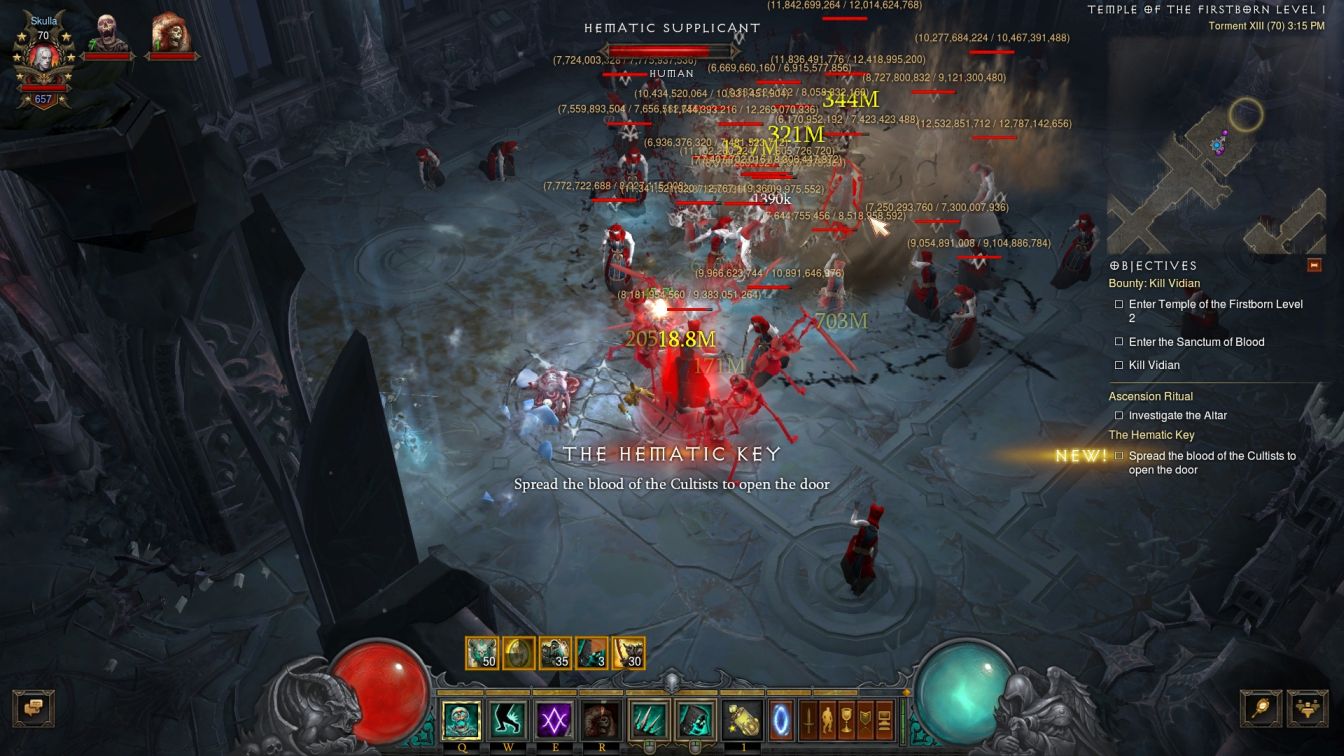Screen dimensions: 1344x756
Task: Open the goblet menu button
Action: 846,719
